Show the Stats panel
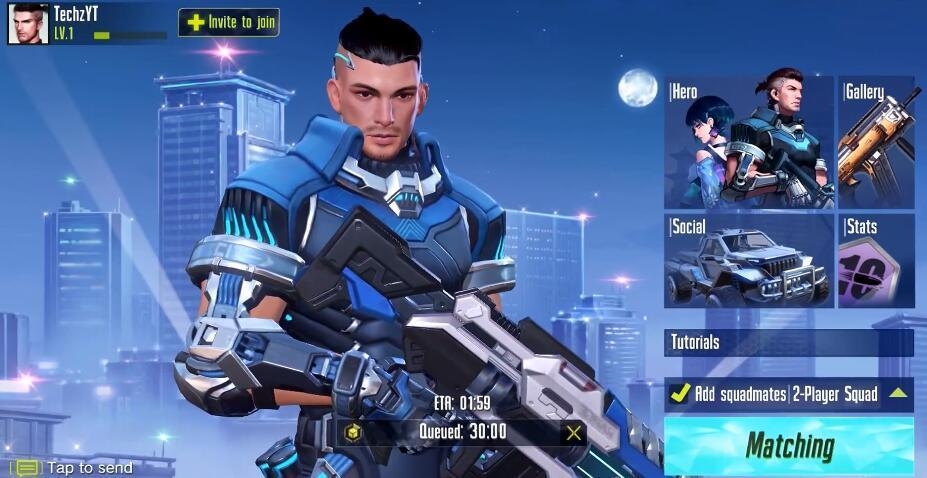Viewport: 927px width, 478px height. 877,260
